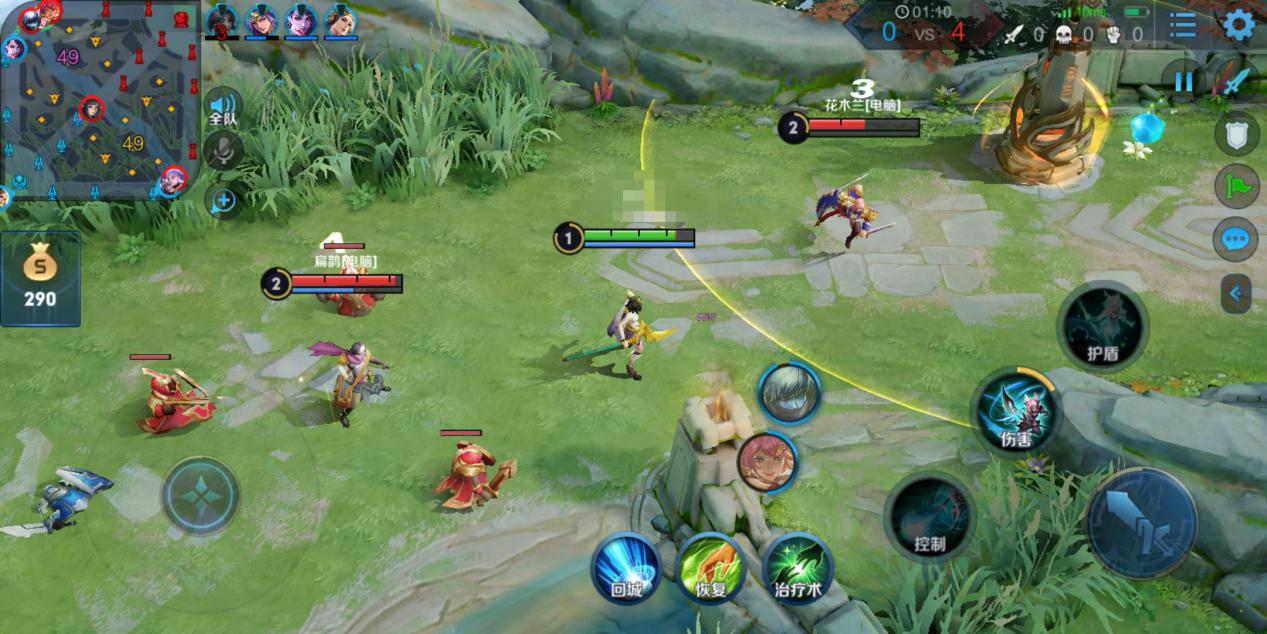The height and width of the screenshot is (634, 1267).
Task: Cast the 治疗术 summoner spell
Action: (797, 567)
